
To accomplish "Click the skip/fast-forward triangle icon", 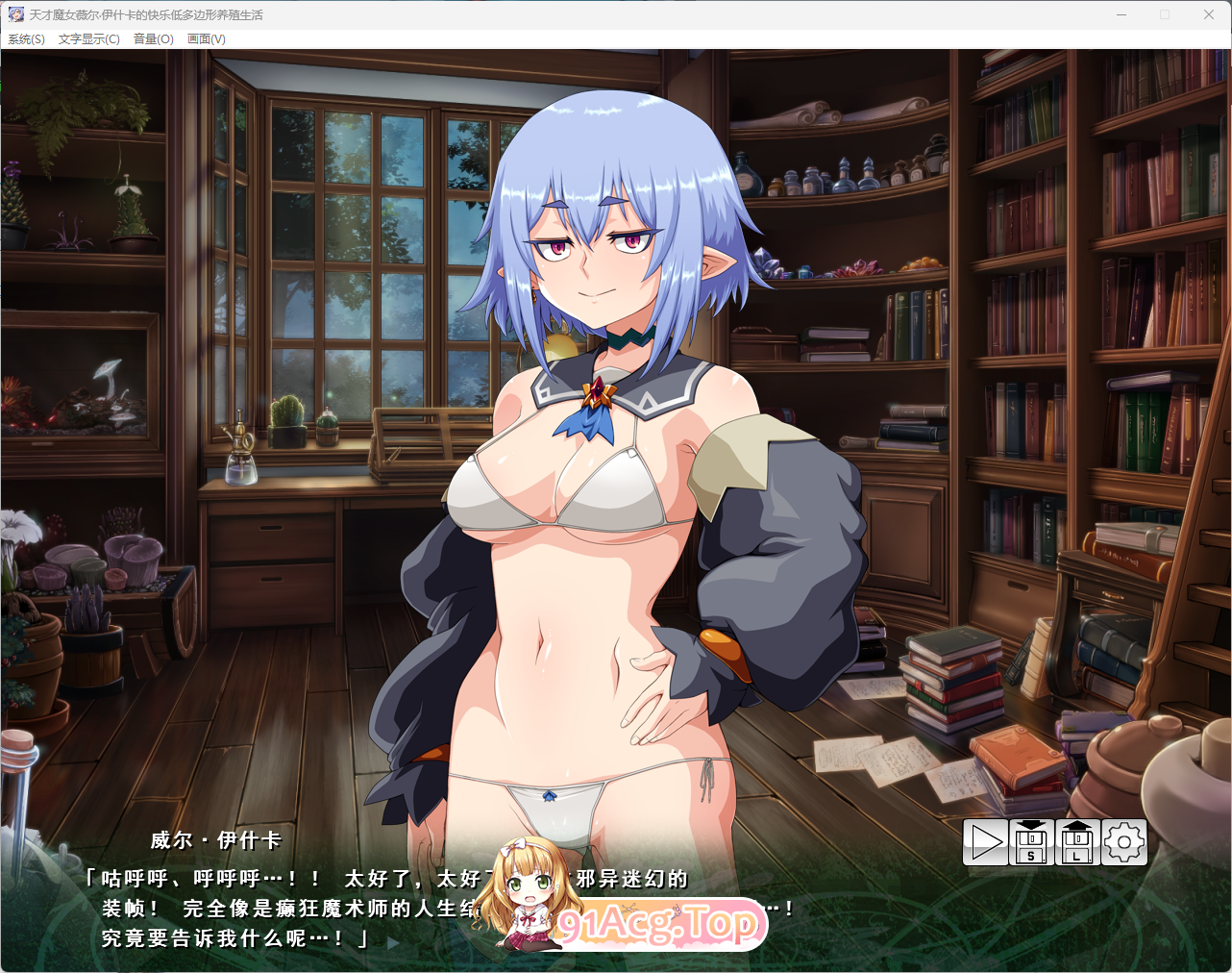I will click(x=986, y=843).
